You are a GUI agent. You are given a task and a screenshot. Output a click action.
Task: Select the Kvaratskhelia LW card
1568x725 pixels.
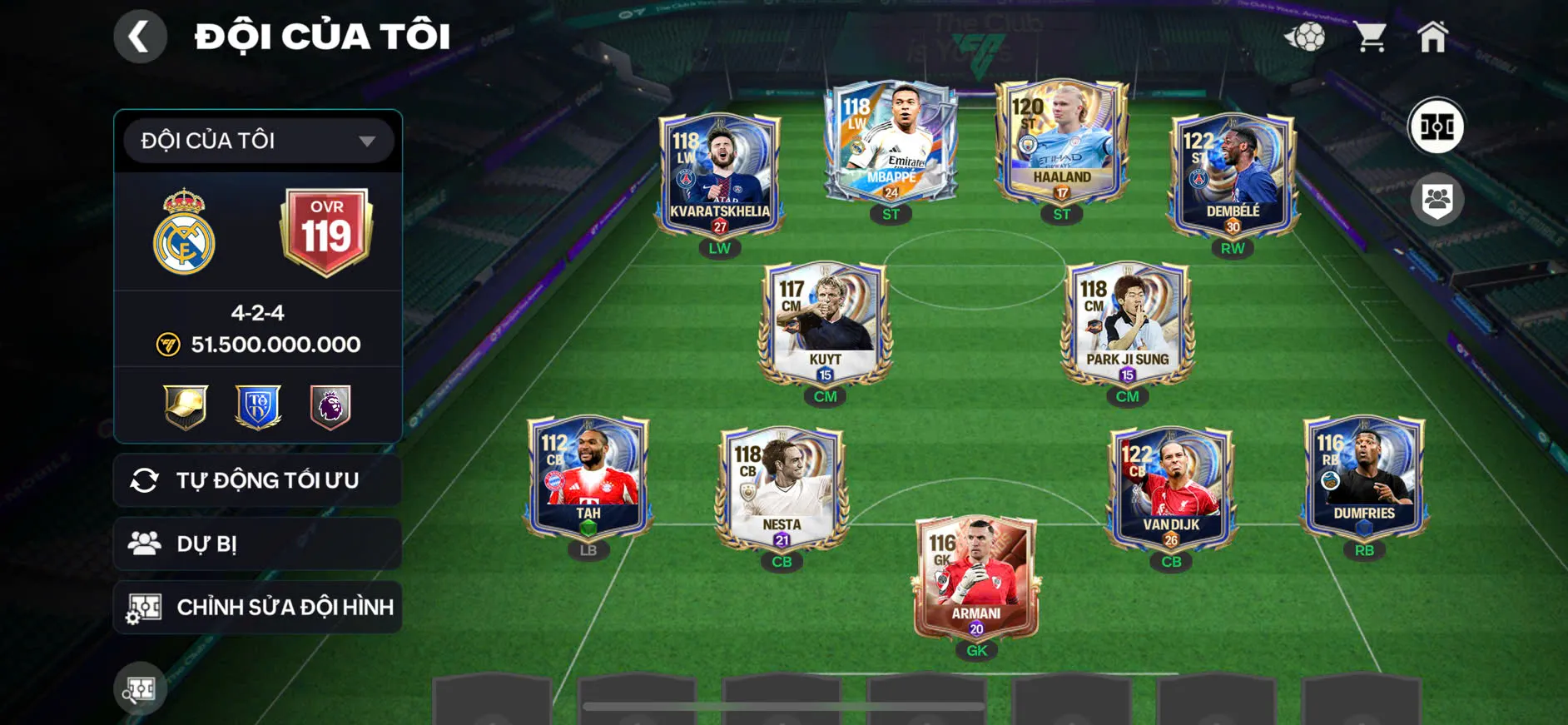click(x=720, y=175)
